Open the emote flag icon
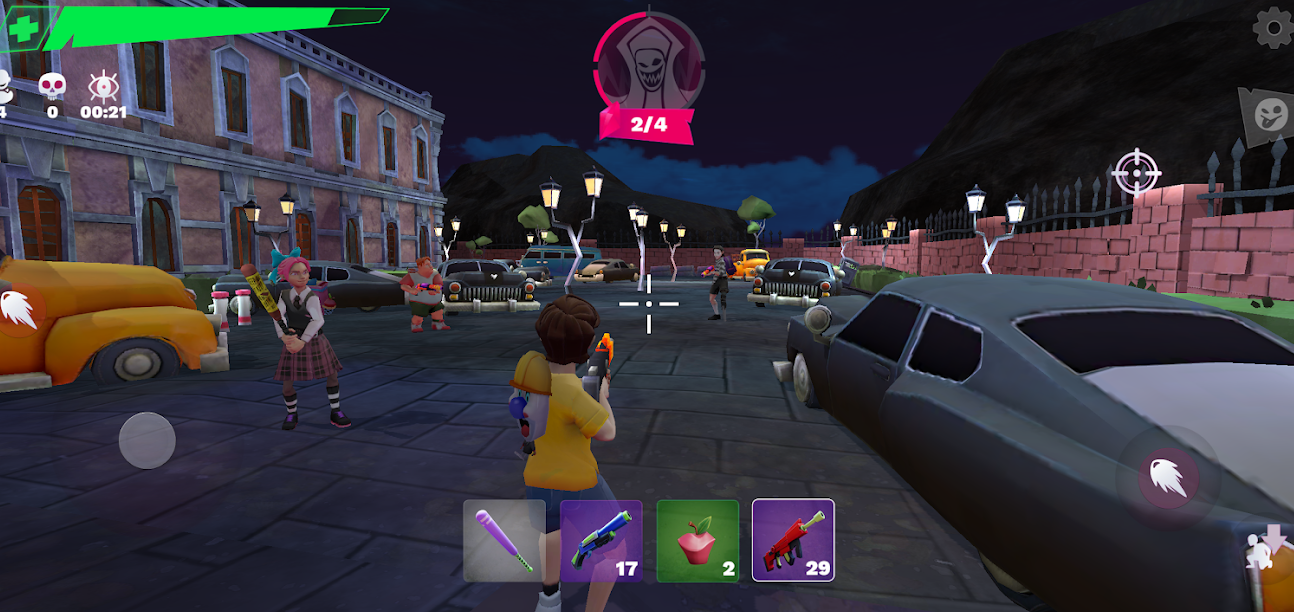This screenshot has height=612, width=1294. click(1266, 113)
